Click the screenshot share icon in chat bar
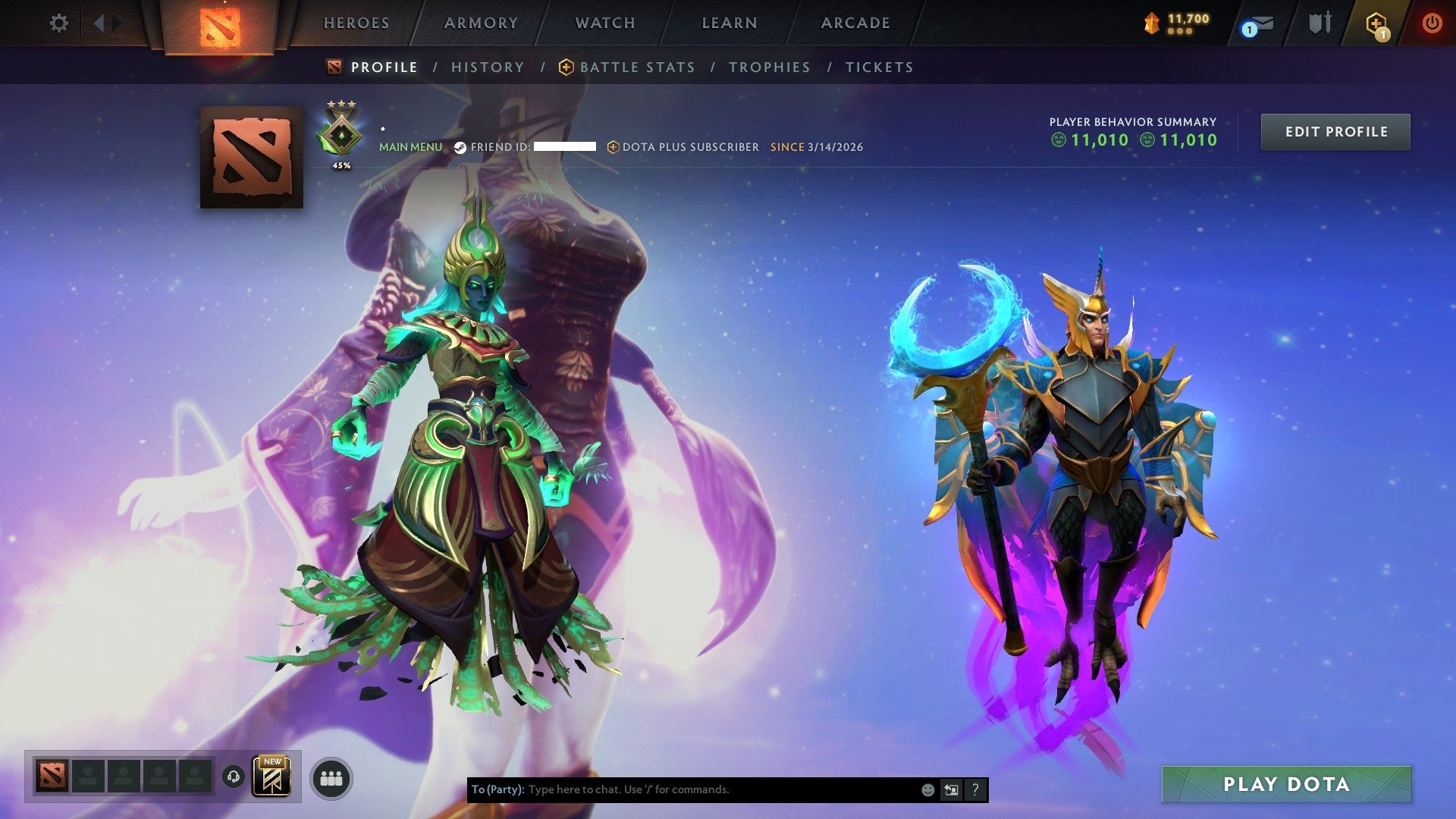 951,789
